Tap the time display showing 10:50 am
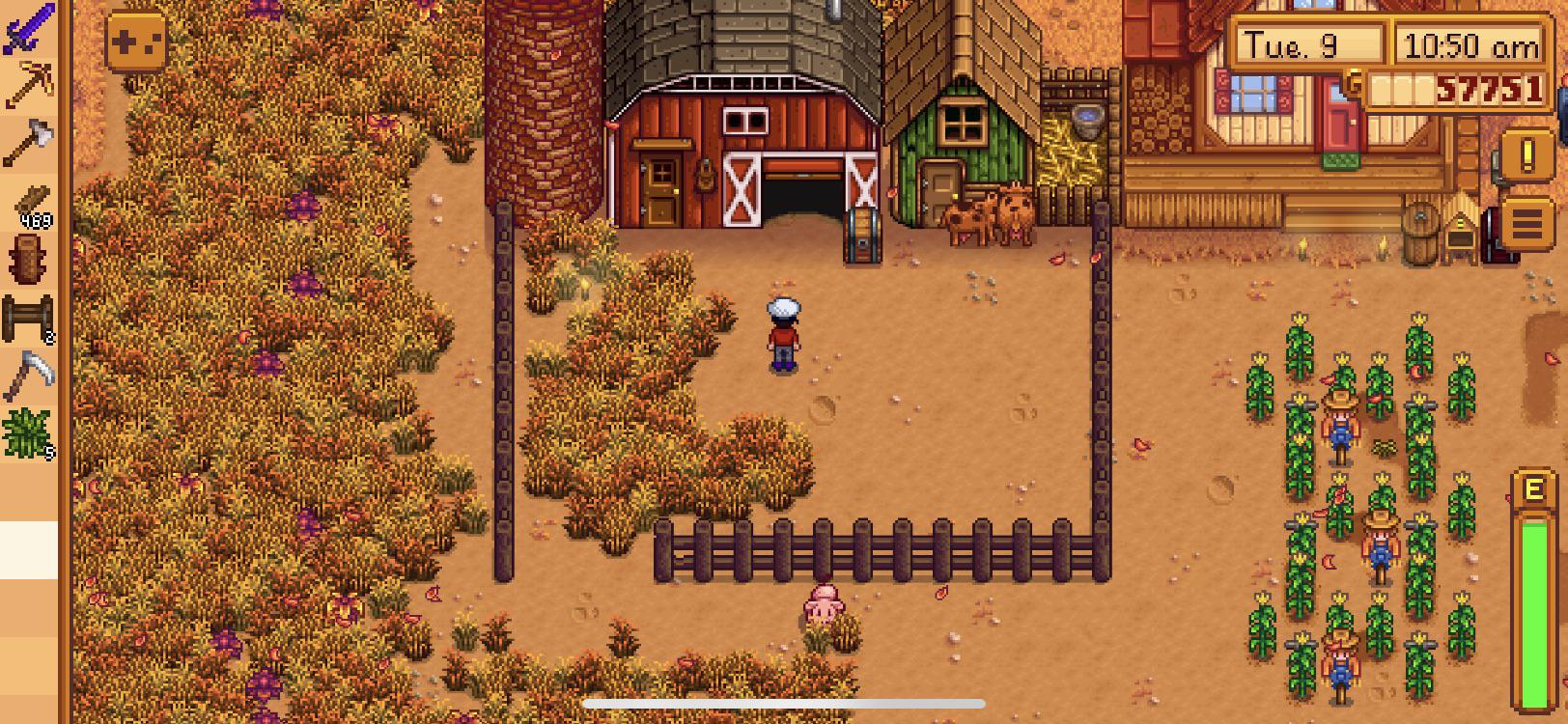Viewport: 1568px width, 724px height. click(1471, 42)
